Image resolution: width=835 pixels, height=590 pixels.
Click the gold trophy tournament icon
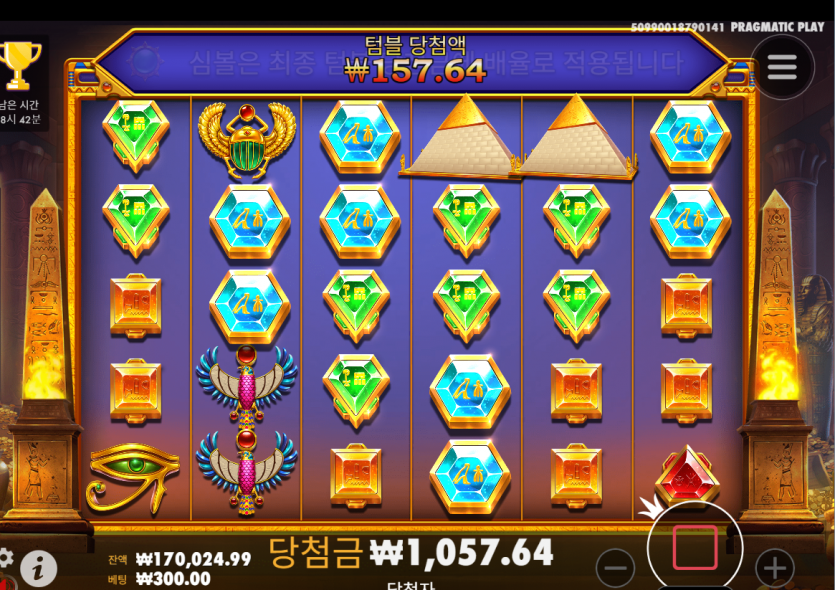pyautogui.click(x=19, y=64)
